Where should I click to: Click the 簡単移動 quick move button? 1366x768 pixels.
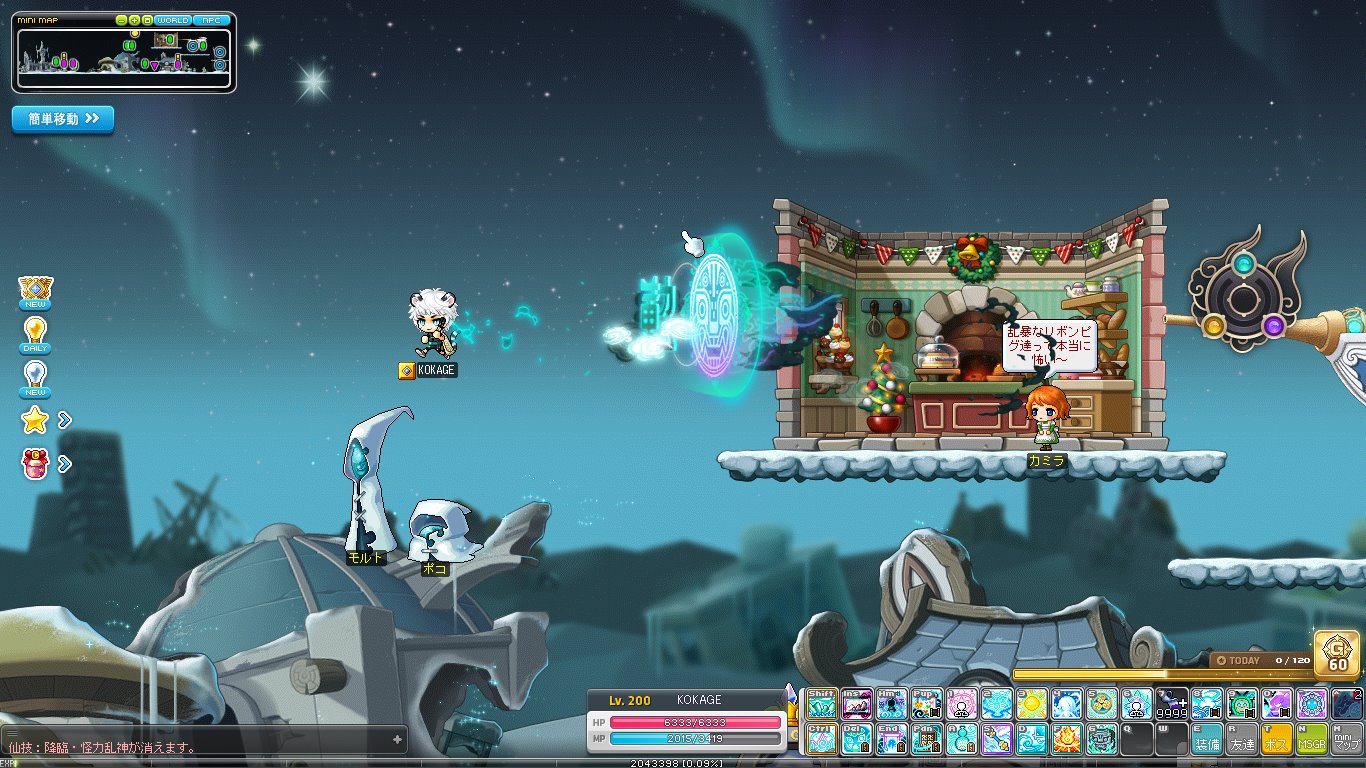point(63,119)
